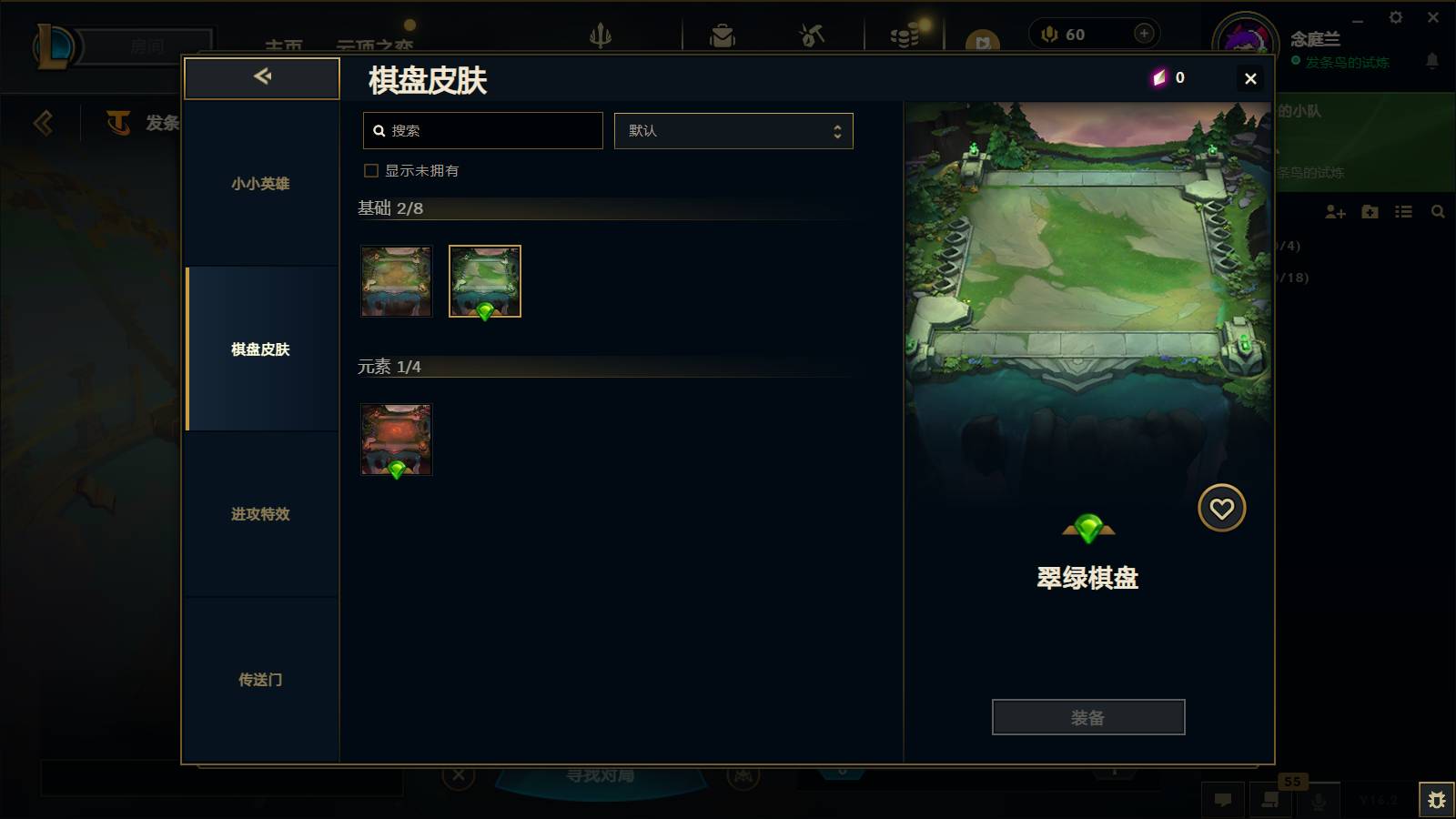
Task: Select the hextech crafting hammer icon
Action: click(810, 34)
